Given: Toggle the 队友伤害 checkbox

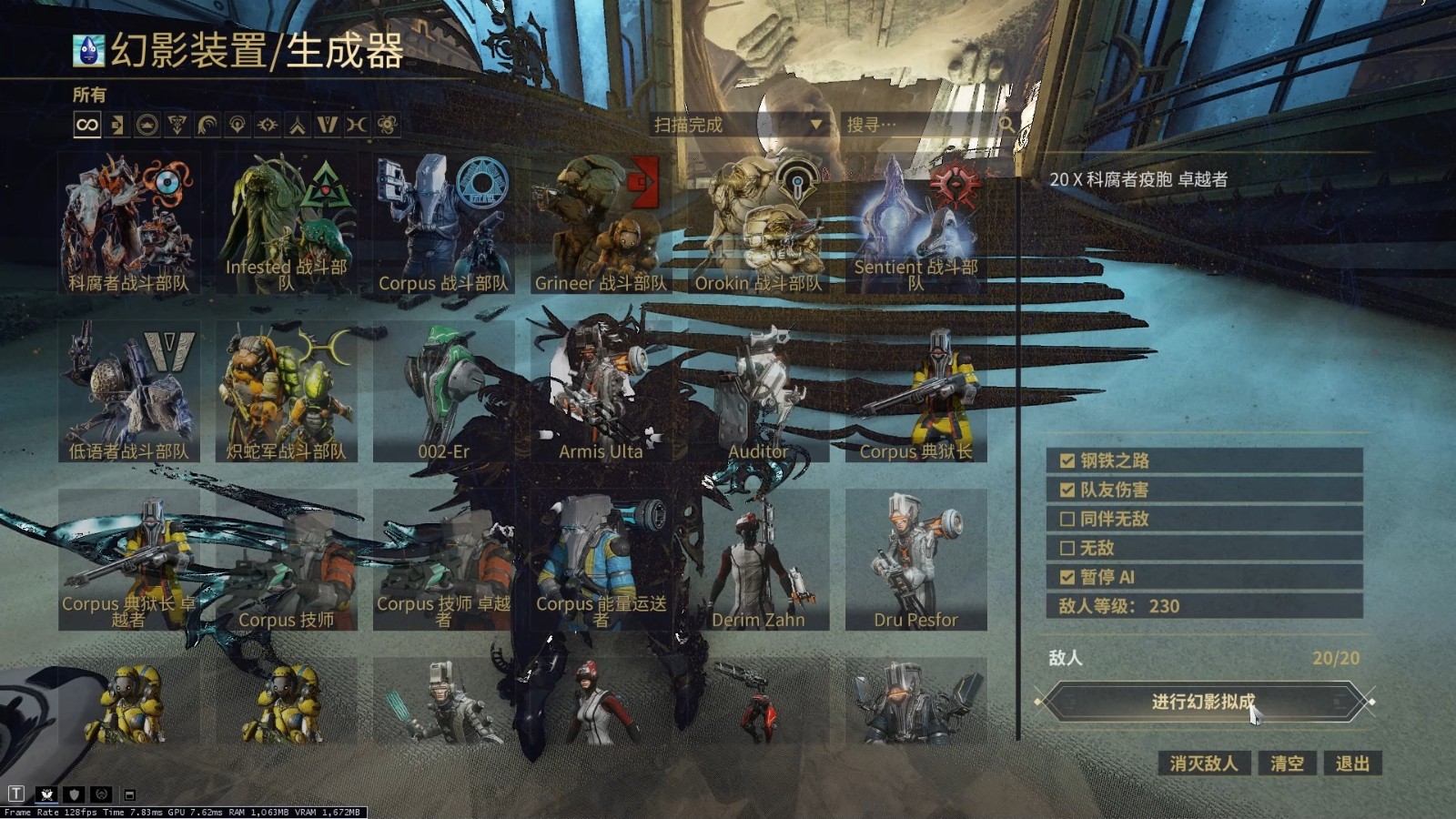Looking at the screenshot, I should click(1067, 490).
